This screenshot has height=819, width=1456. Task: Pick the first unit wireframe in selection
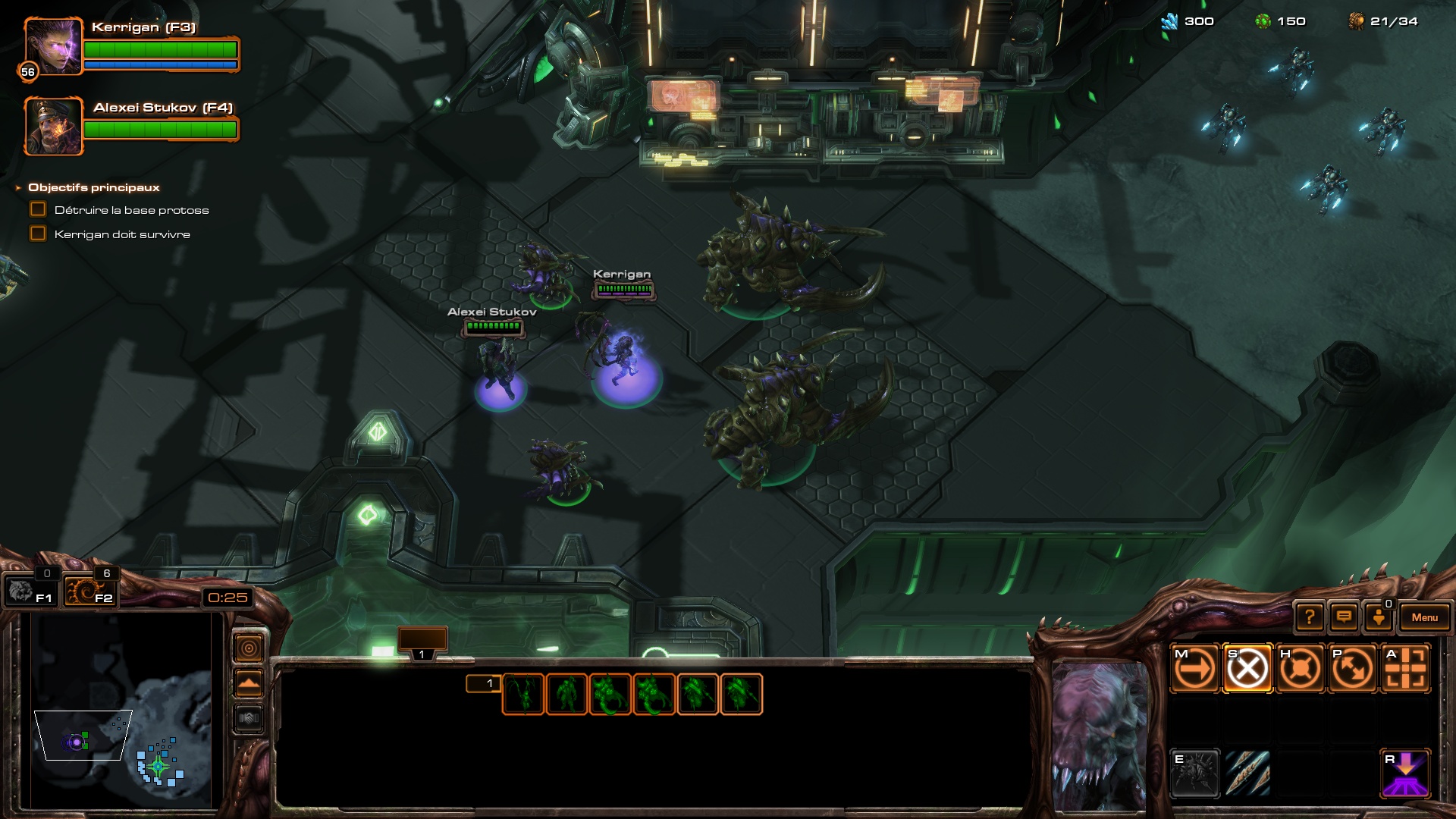pyautogui.click(x=523, y=694)
